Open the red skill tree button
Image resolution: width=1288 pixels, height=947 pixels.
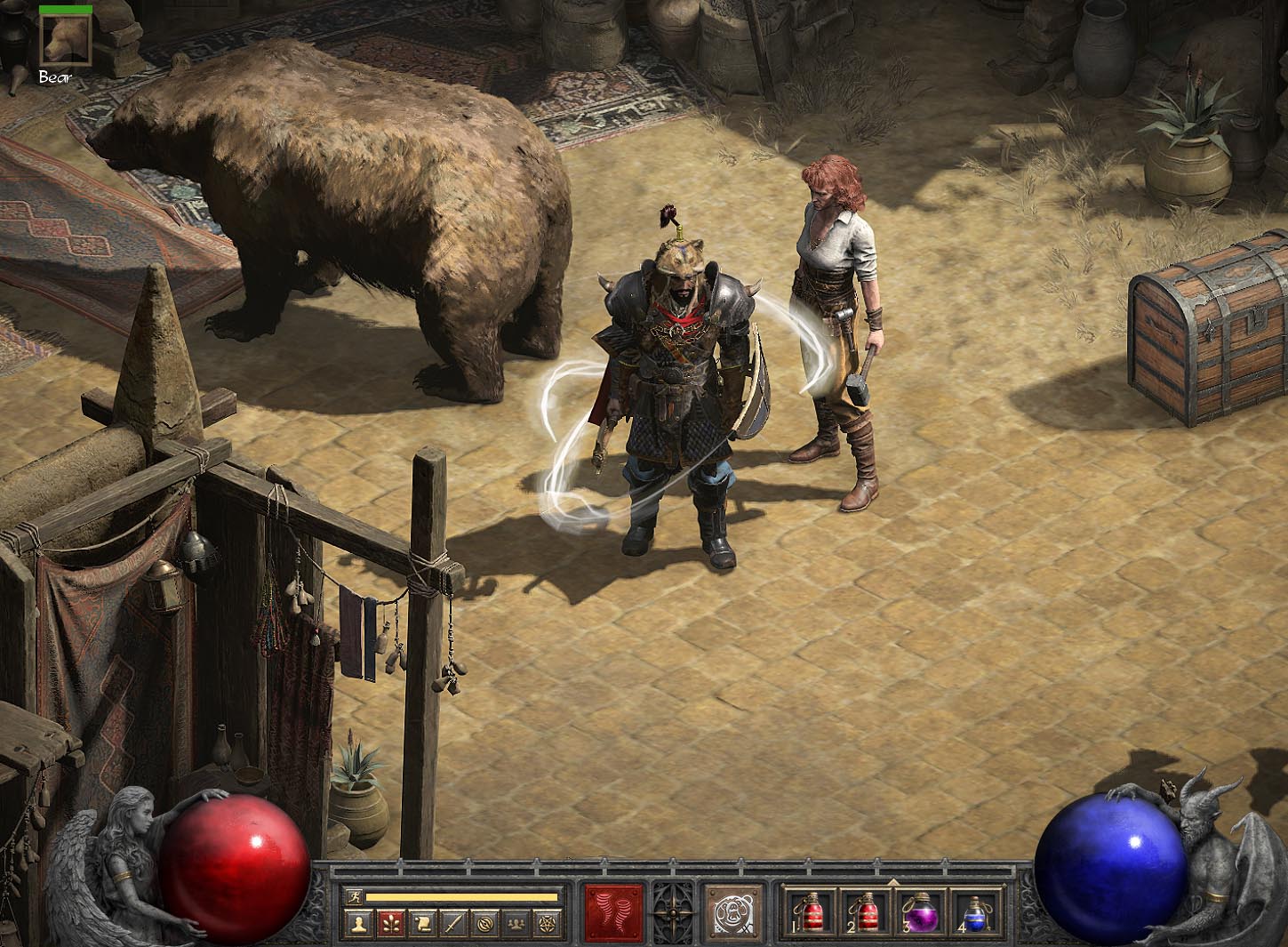(389, 925)
